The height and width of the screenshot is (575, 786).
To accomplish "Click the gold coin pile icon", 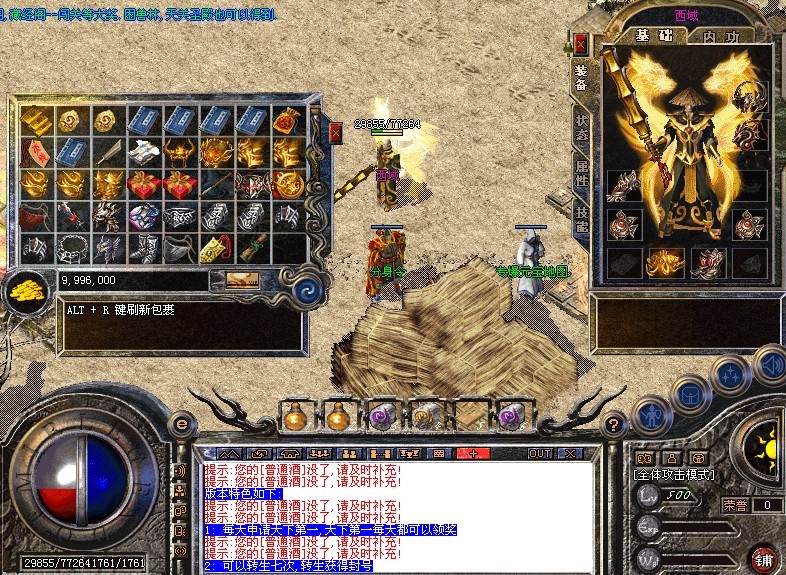I will (x=27, y=290).
